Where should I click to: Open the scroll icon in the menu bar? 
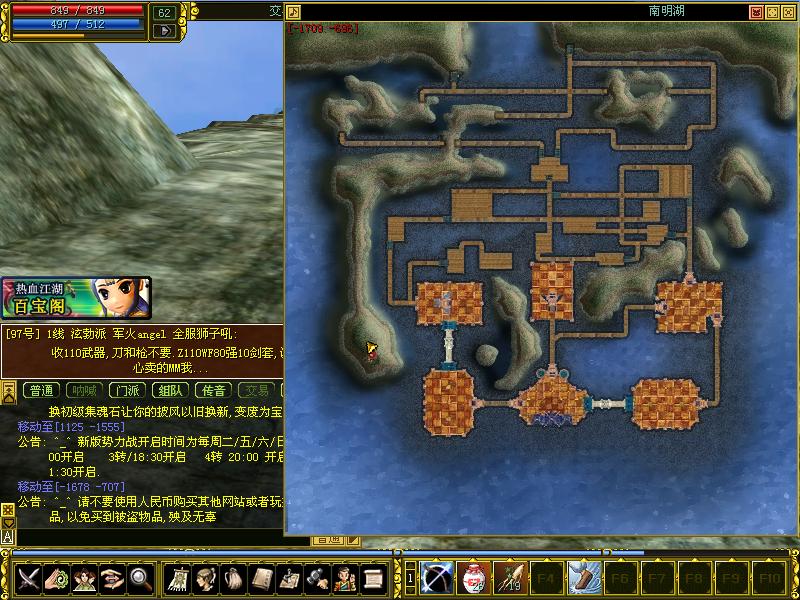(x=373, y=578)
